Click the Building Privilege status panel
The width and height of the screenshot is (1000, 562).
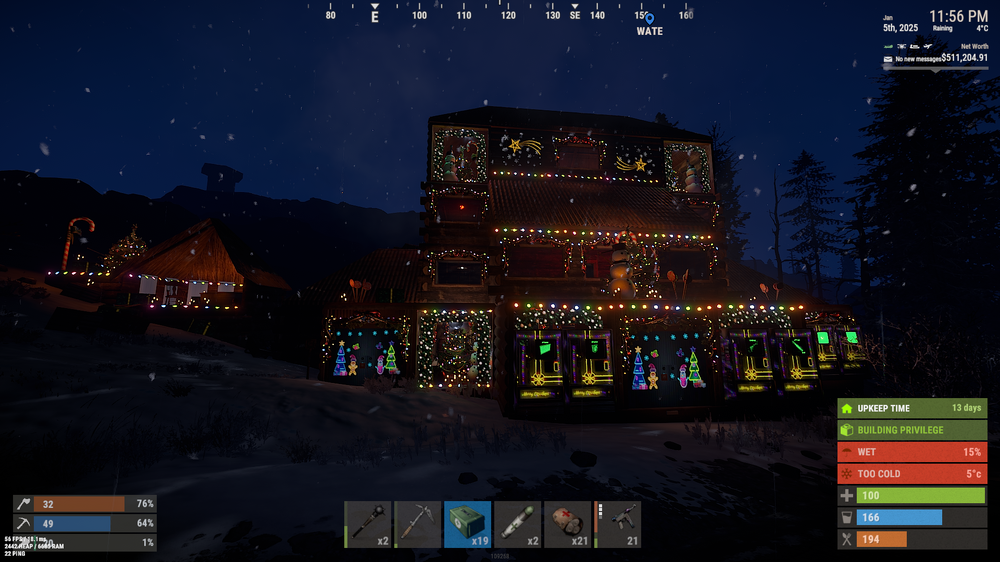[x=912, y=430]
